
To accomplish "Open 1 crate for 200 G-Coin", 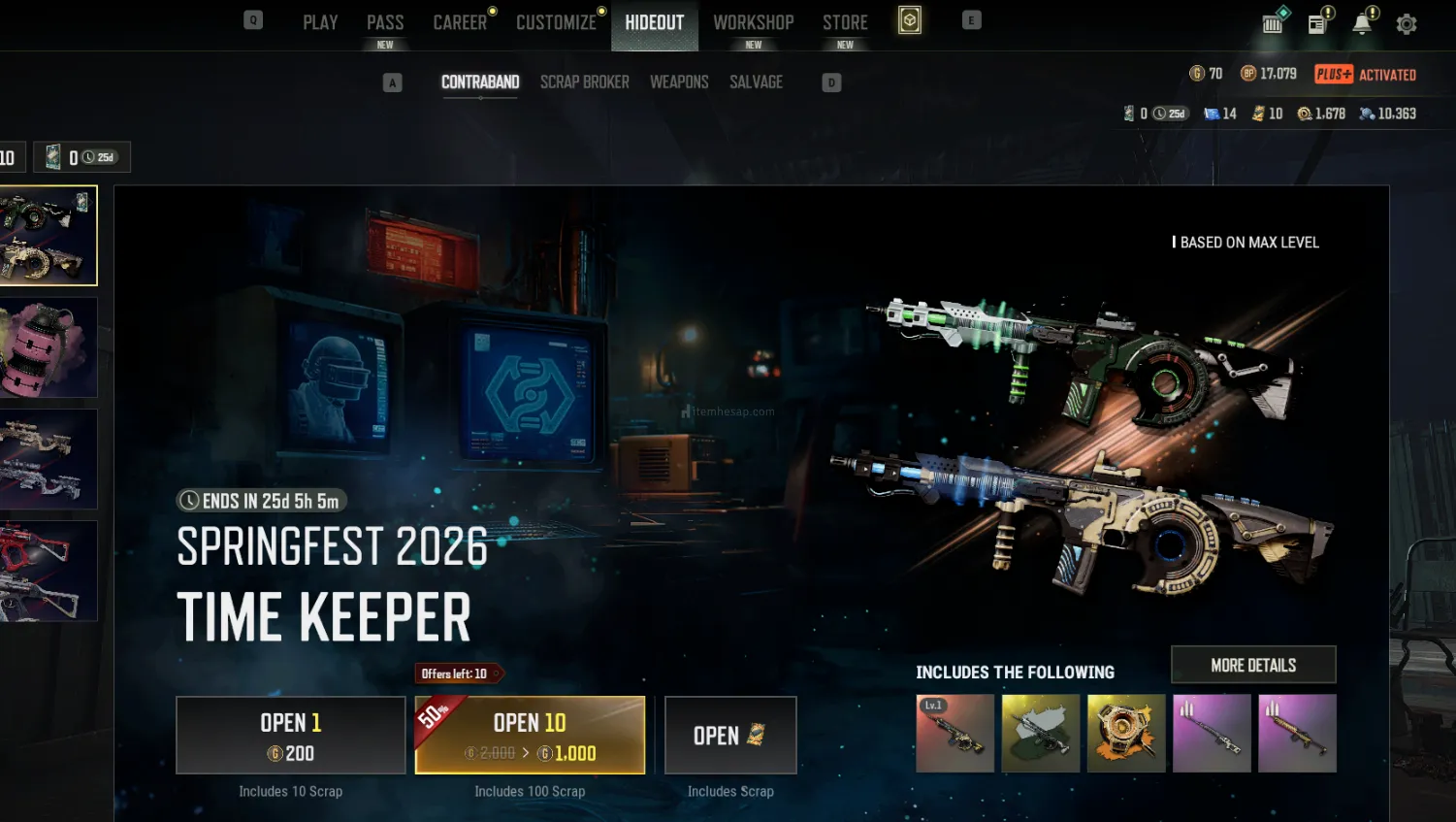I will tap(291, 736).
